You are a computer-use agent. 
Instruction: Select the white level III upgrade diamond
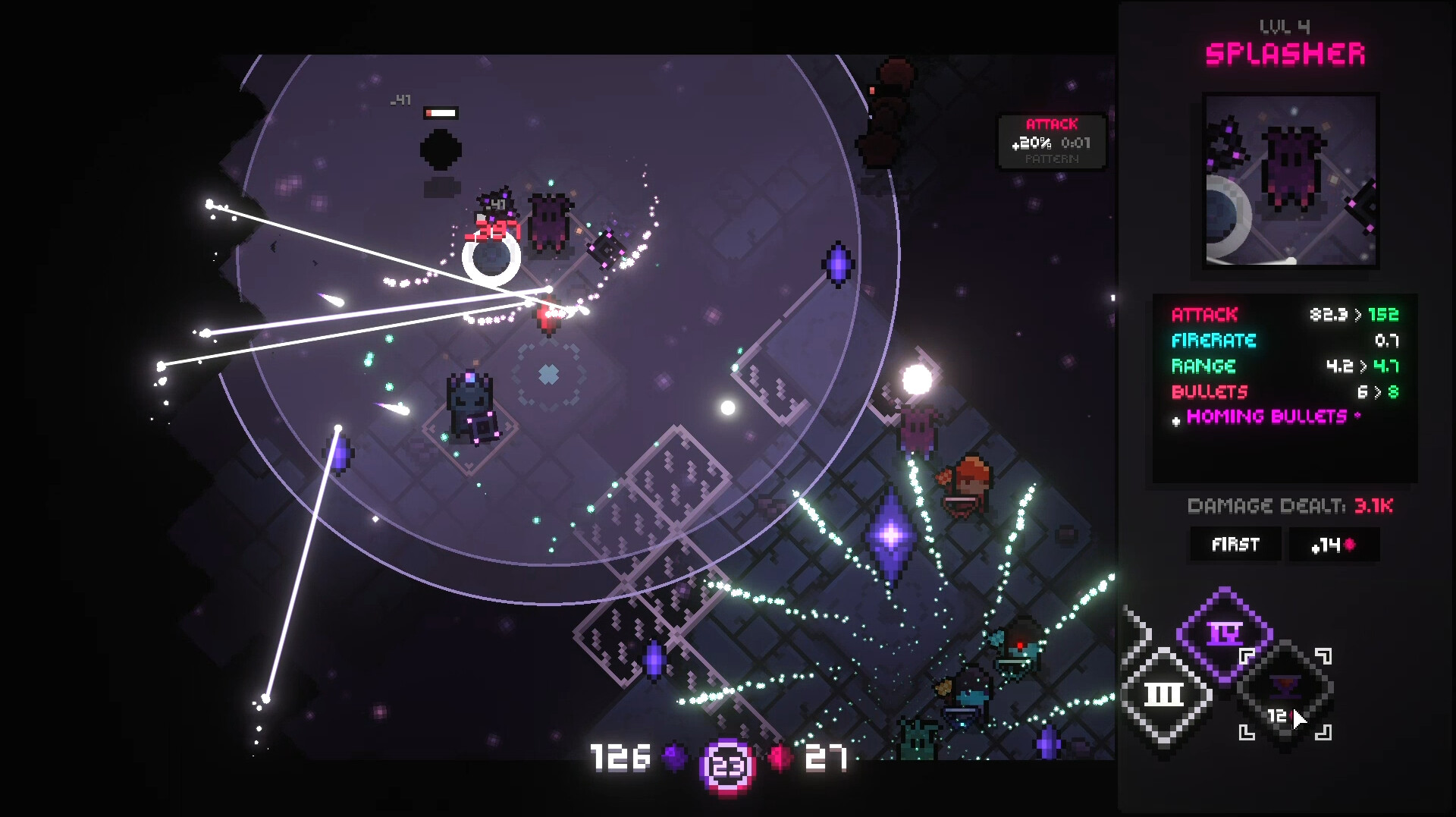1163,694
